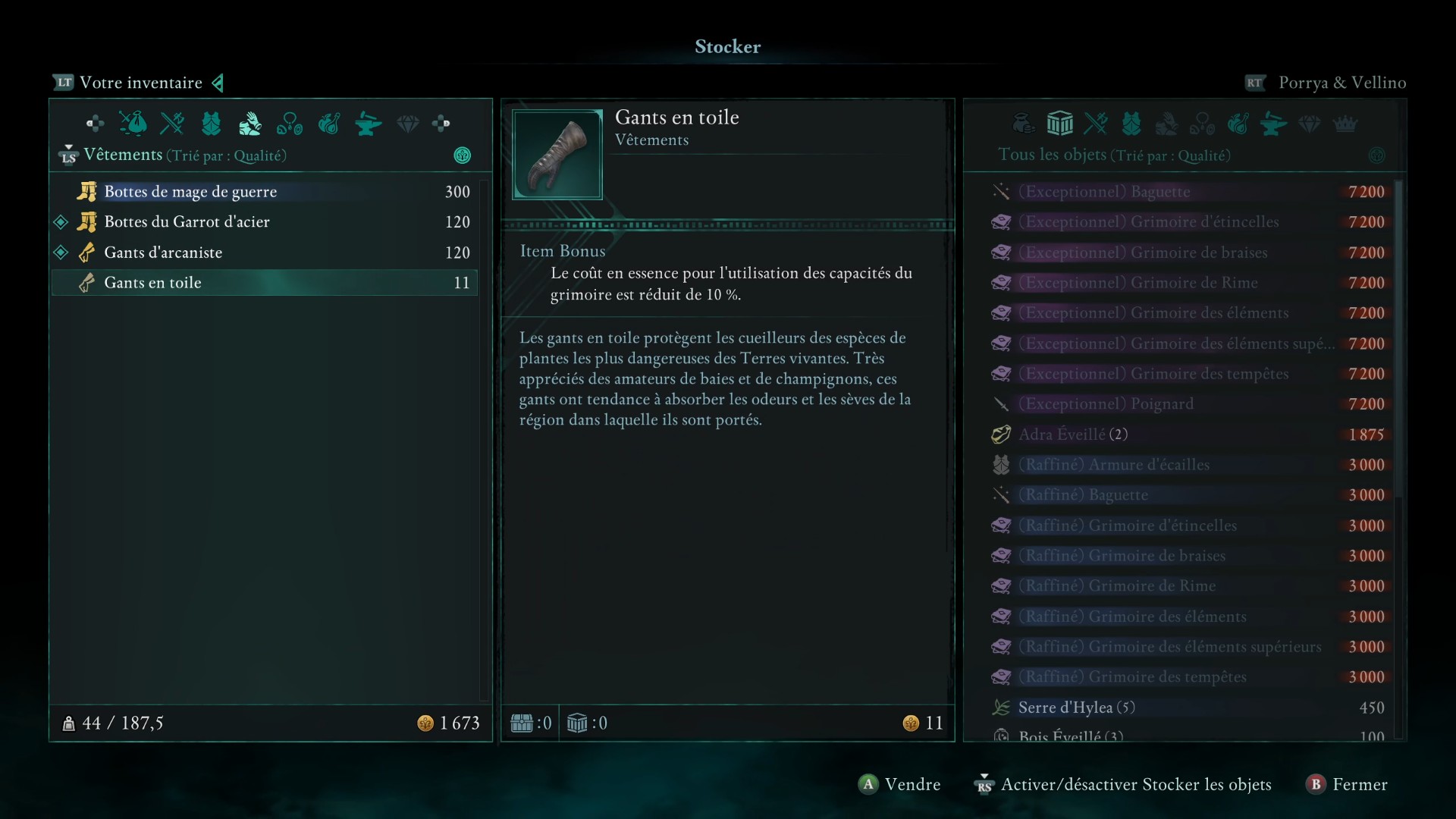Click the Vendre button
This screenshot has width=1456, height=819.
tap(899, 784)
